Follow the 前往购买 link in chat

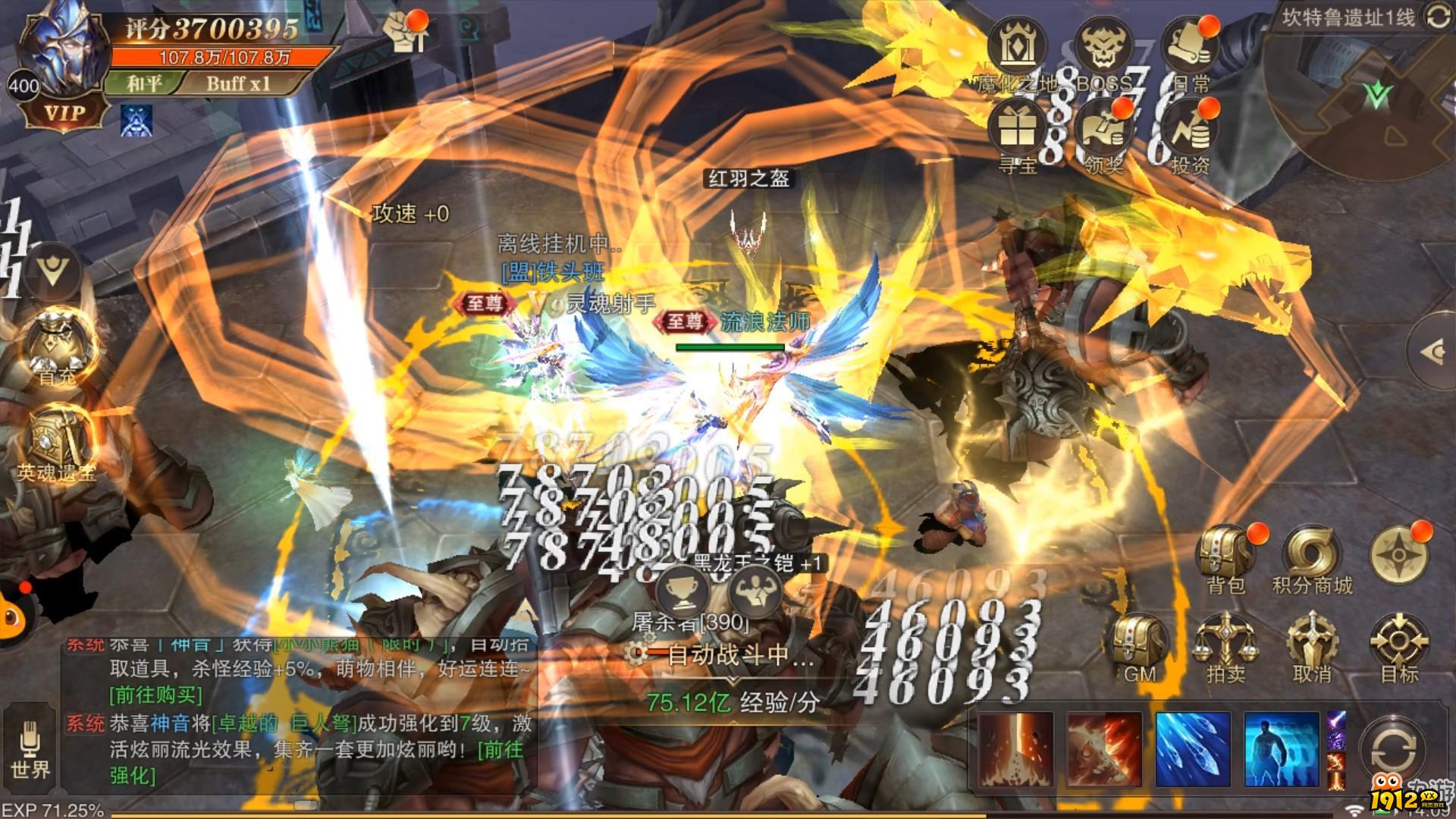(157, 695)
